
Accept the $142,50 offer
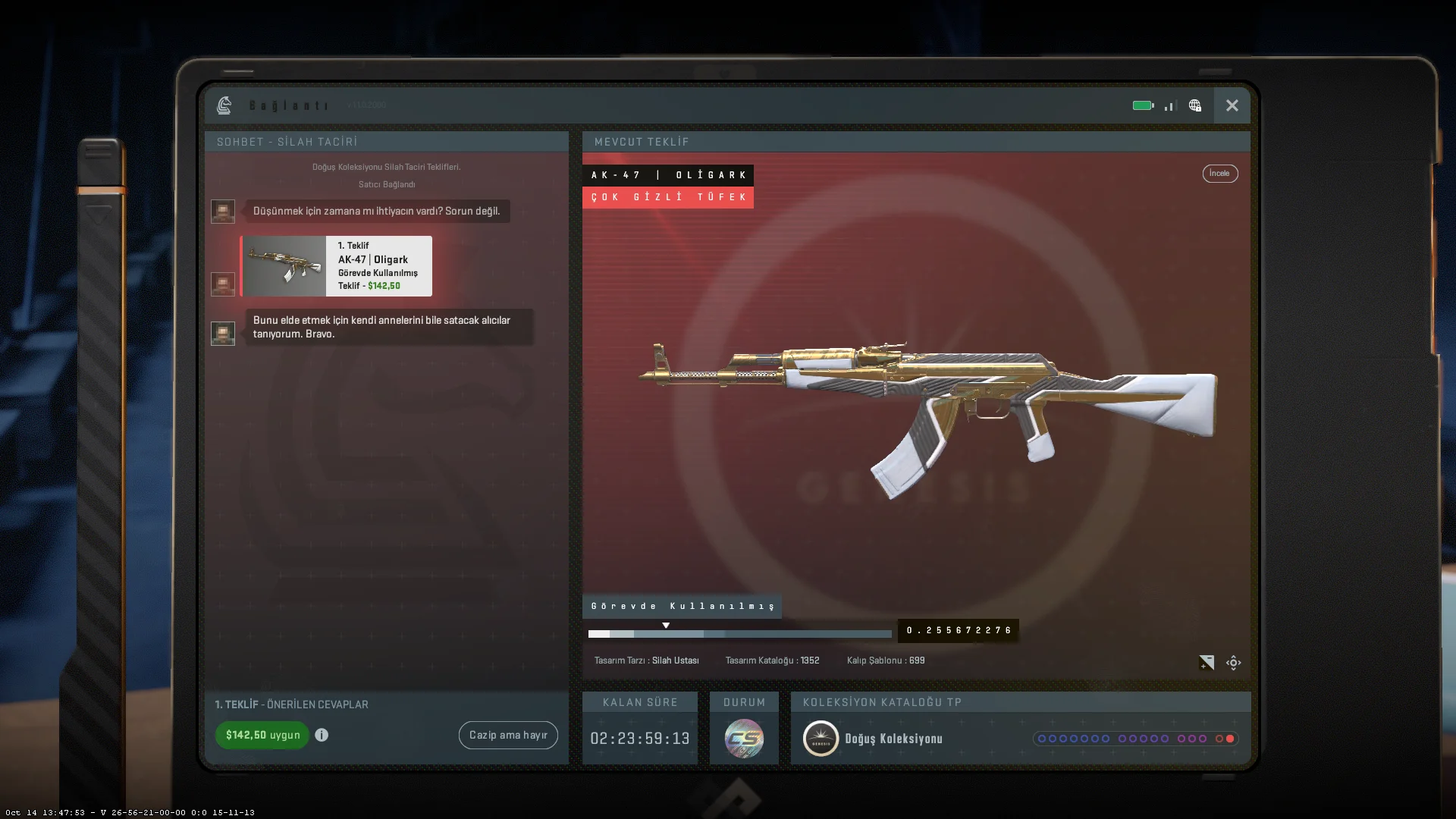[x=262, y=735]
